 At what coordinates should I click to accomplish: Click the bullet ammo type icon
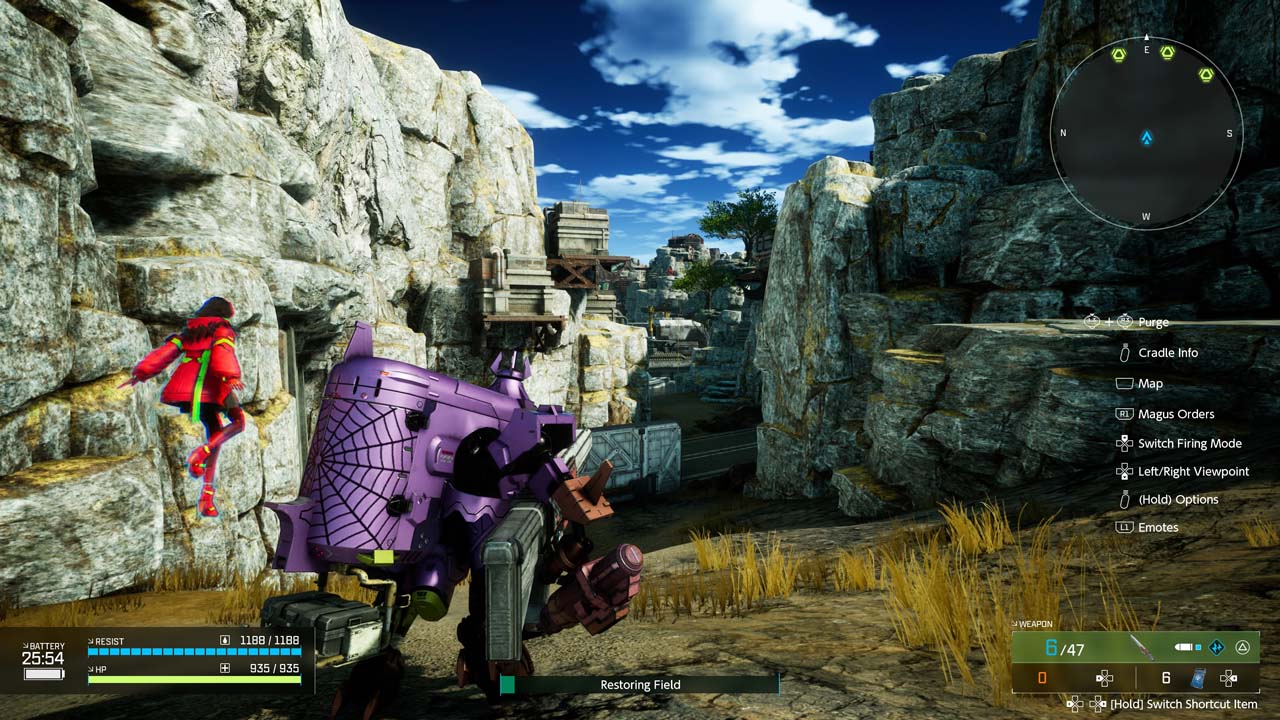click(1185, 648)
